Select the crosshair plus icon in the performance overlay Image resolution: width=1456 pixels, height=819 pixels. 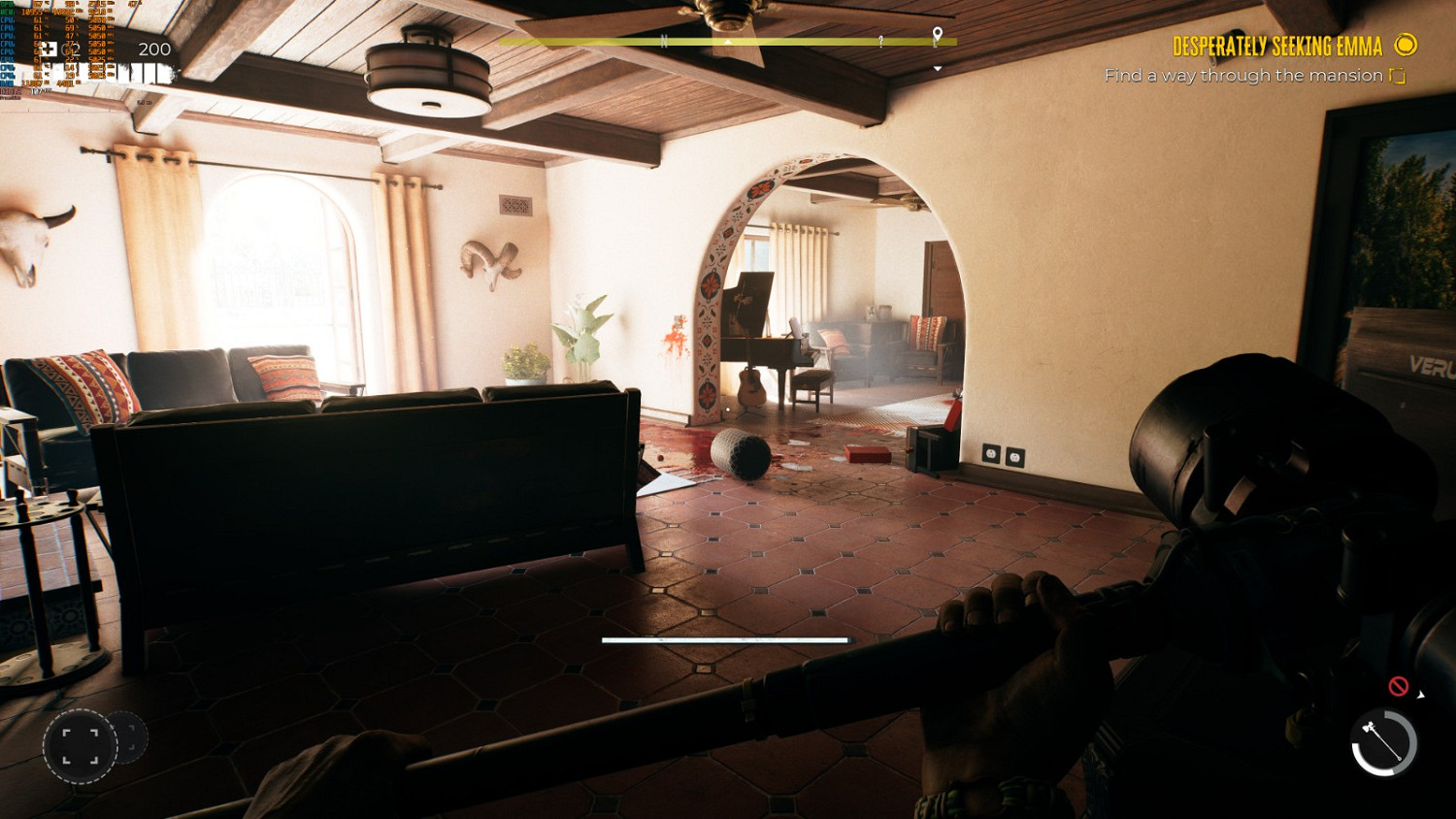pos(50,49)
